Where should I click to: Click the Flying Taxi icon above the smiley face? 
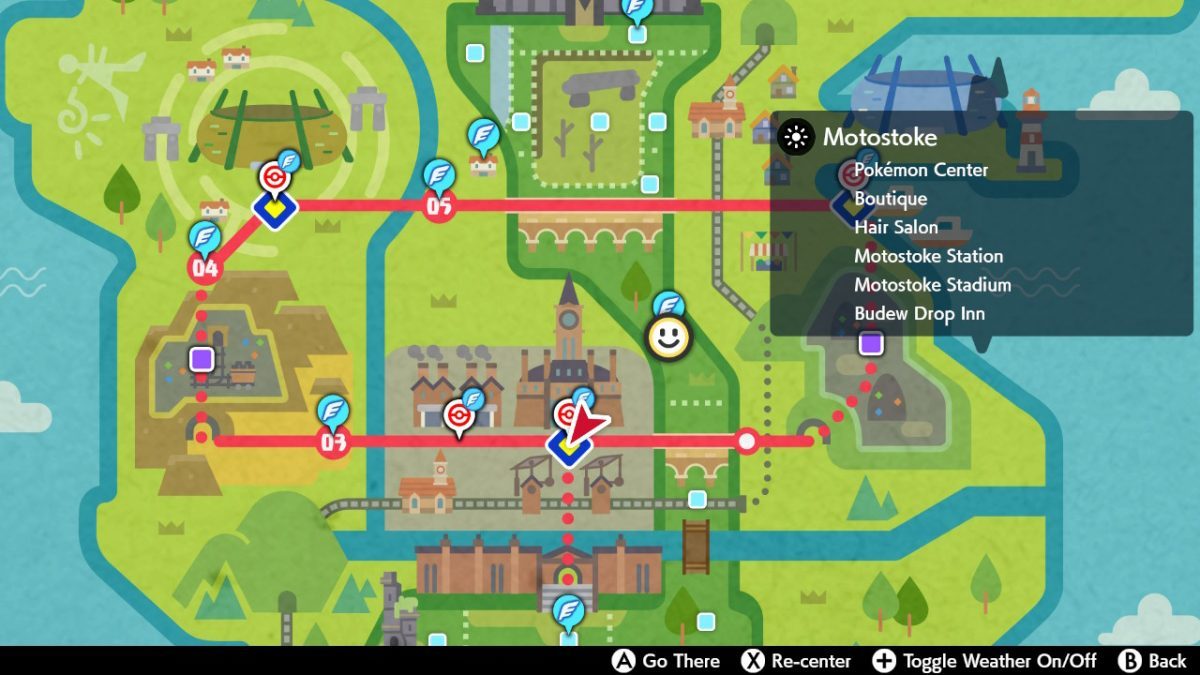(x=668, y=305)
